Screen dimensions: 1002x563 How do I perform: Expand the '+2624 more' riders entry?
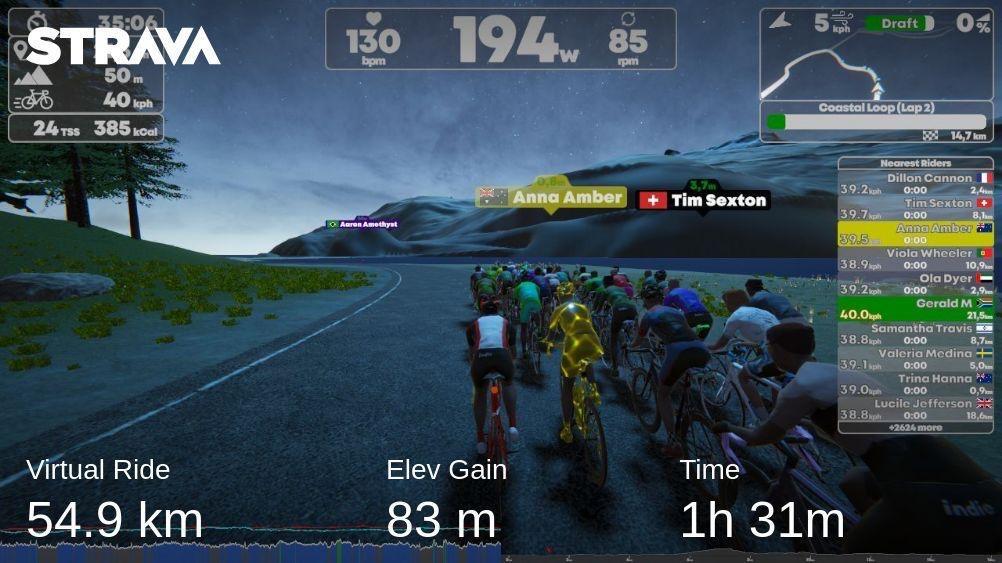pos(915,427)
